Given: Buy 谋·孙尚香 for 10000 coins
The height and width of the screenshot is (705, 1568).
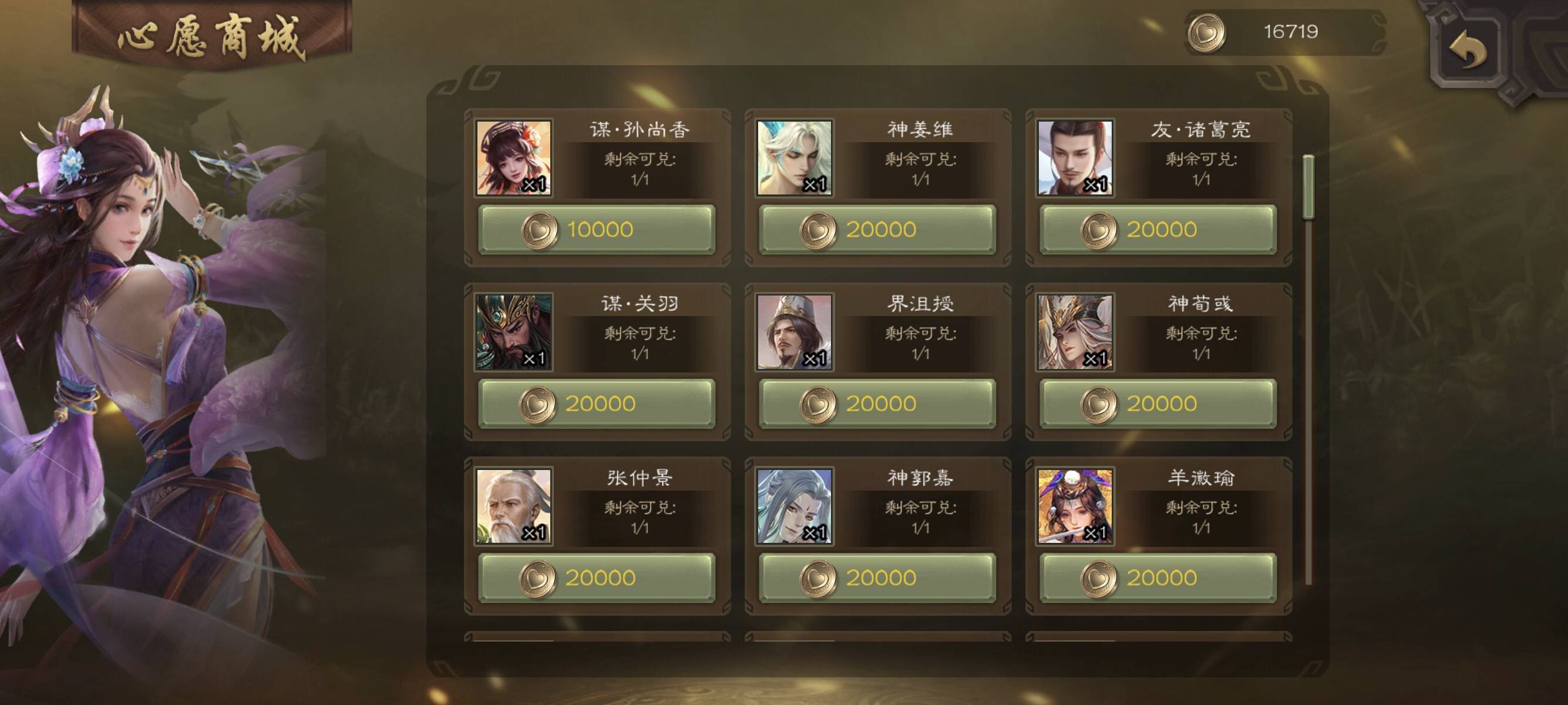Looking at the screenshot, I should click(x=597, y=230).
